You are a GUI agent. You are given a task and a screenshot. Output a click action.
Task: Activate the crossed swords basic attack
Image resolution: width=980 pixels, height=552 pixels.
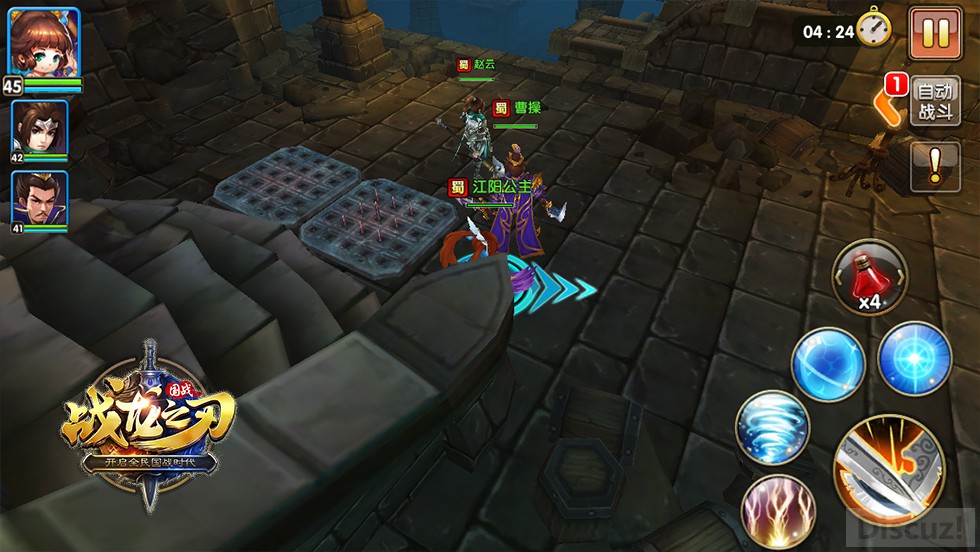coord(889,470)
